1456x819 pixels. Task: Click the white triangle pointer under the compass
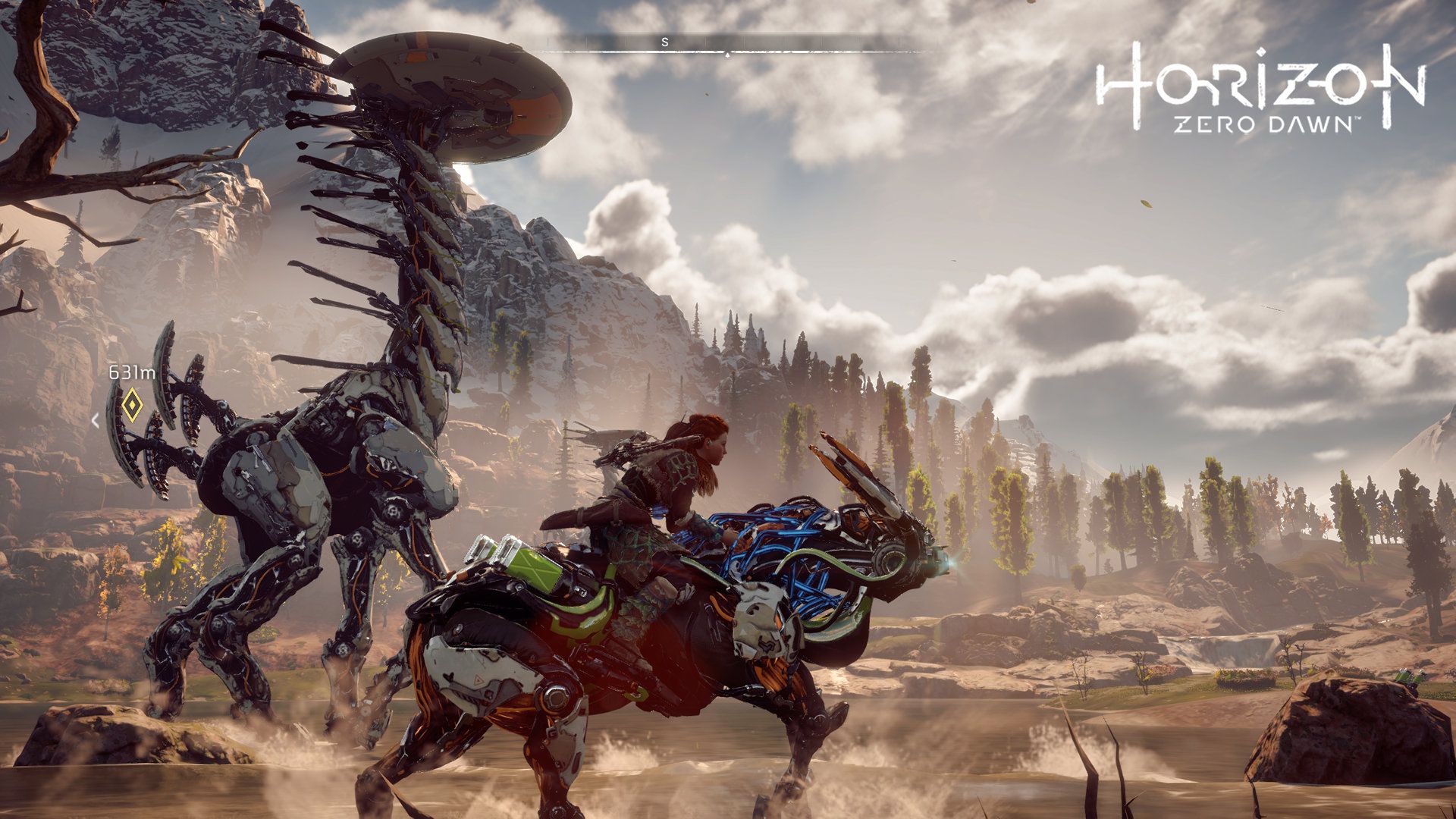click(728, 54)
